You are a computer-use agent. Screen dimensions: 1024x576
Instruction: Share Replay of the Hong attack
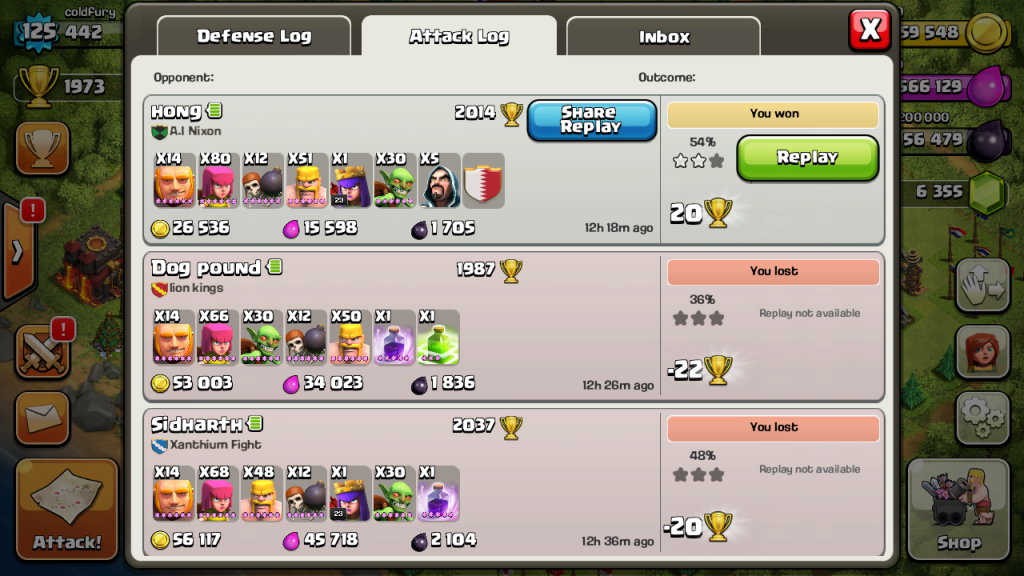point(591,120)
